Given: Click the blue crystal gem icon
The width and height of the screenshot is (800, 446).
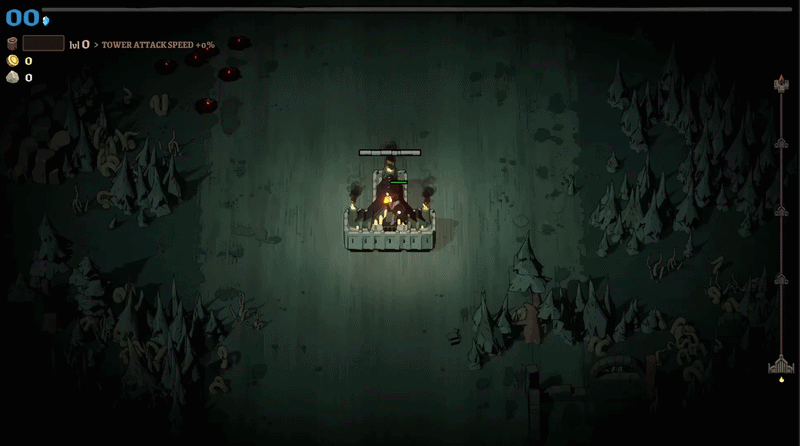Looking at the screenshot, I should 46,20.
